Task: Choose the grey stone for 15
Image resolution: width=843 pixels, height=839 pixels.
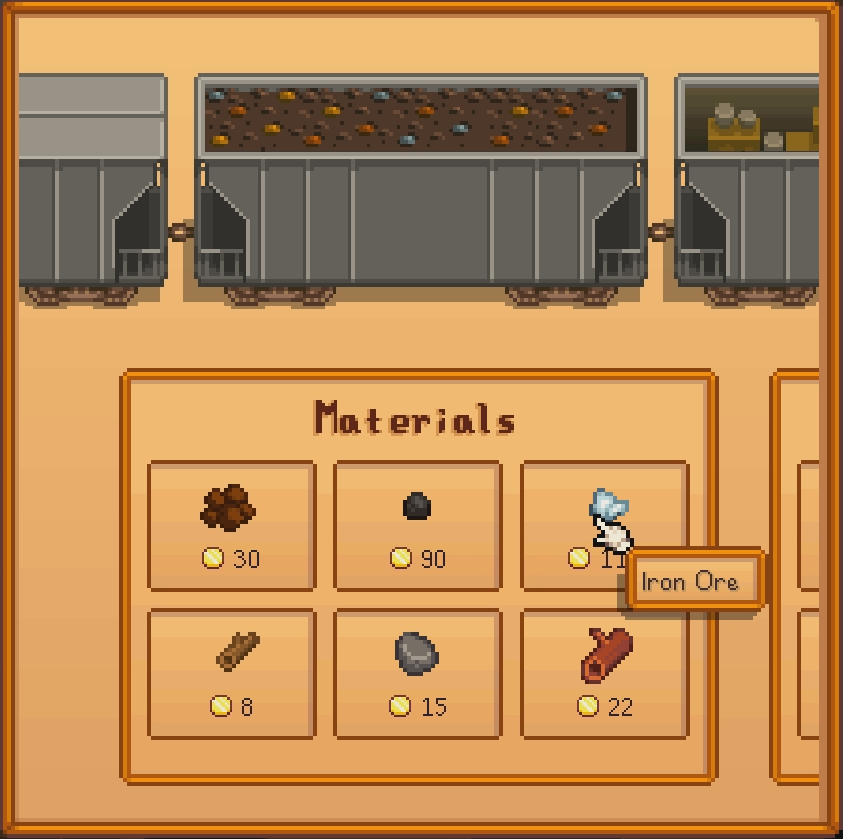Action: [417, 674]
